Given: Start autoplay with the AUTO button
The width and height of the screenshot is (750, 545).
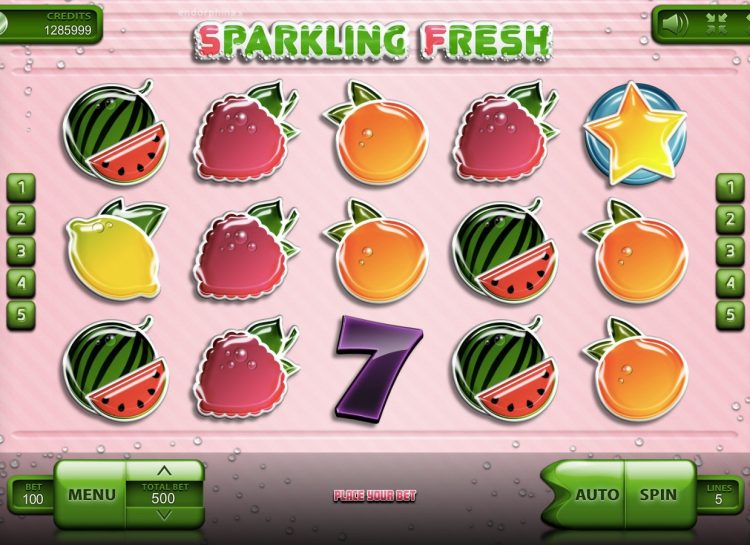Looking at the screenshot, I should pos(597,494).
